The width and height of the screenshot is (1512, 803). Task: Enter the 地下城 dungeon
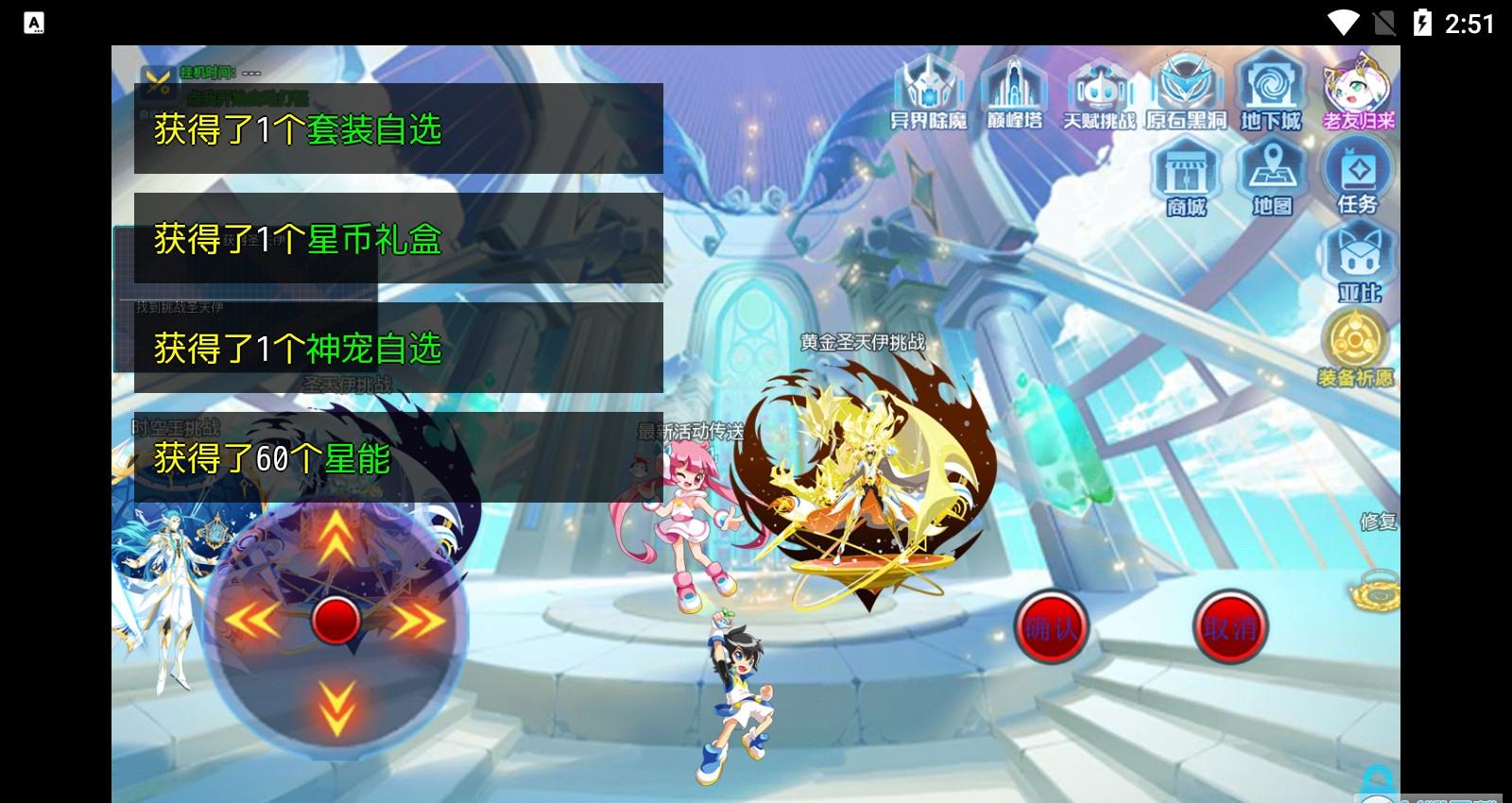pyautogui.click(x=1271, y=93)
